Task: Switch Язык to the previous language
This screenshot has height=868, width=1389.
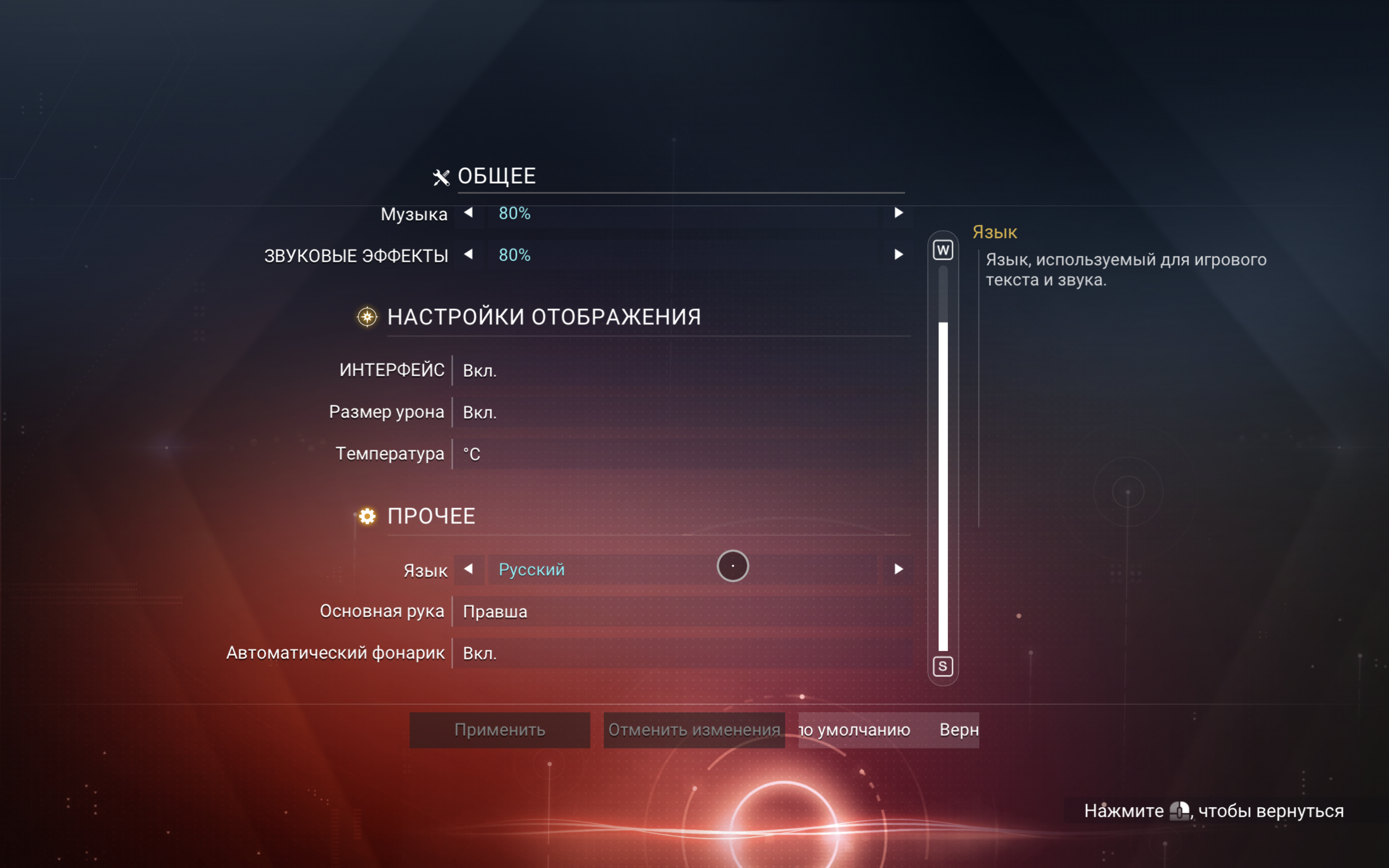Action: click(468, 570)
